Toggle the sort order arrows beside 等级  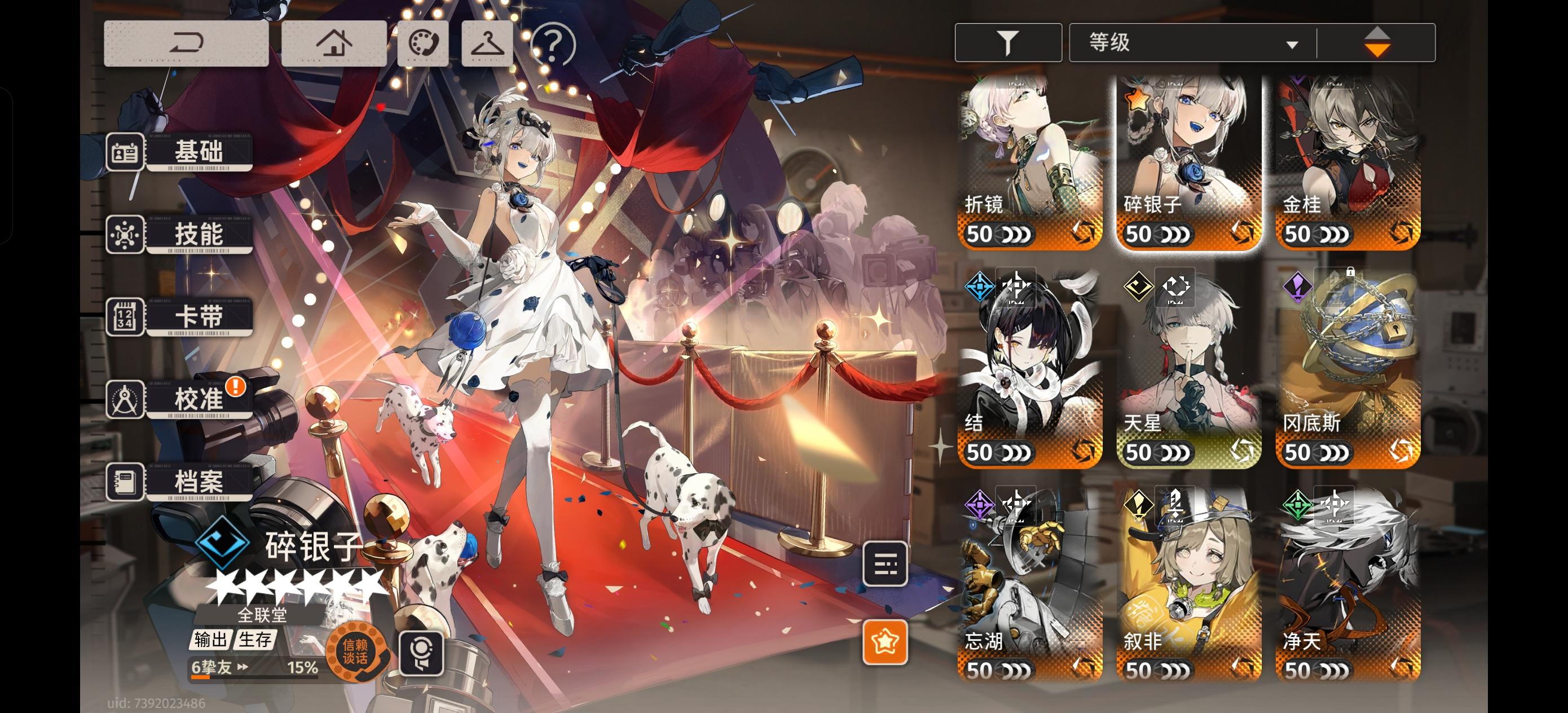[1377, 41]
